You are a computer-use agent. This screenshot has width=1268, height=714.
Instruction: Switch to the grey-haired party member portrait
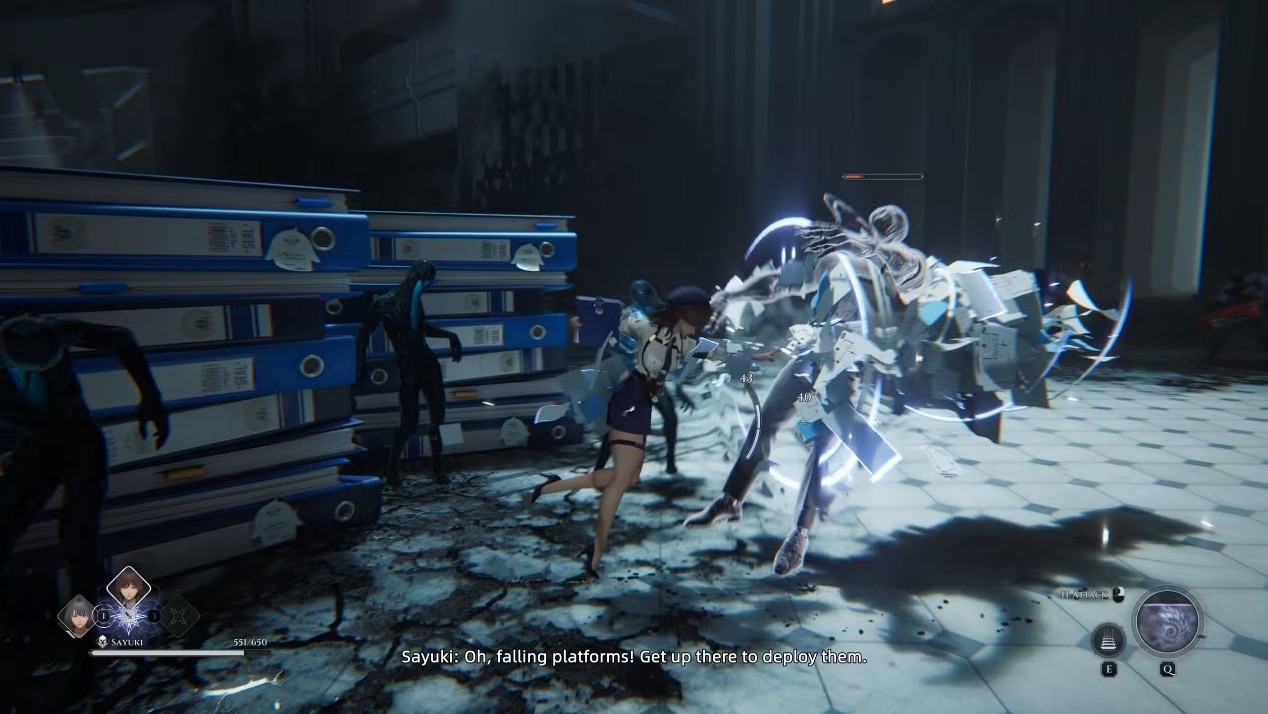[77, 615]
